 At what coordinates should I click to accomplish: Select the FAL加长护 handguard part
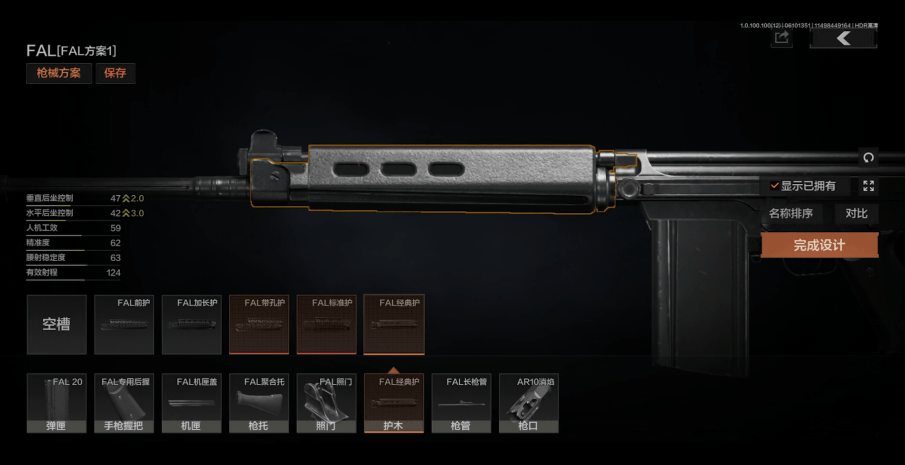tap(192, 324)
